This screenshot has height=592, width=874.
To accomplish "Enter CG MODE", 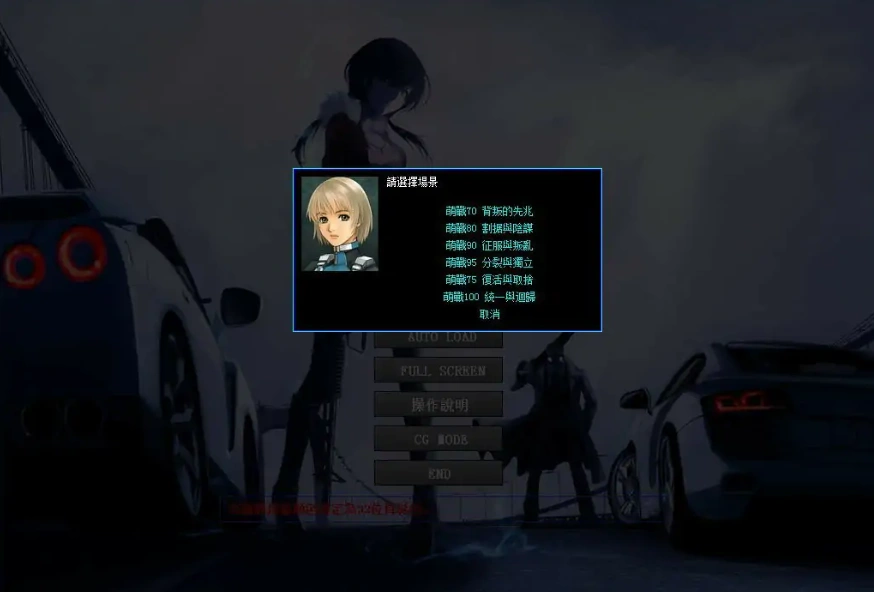I will [439, 439].
